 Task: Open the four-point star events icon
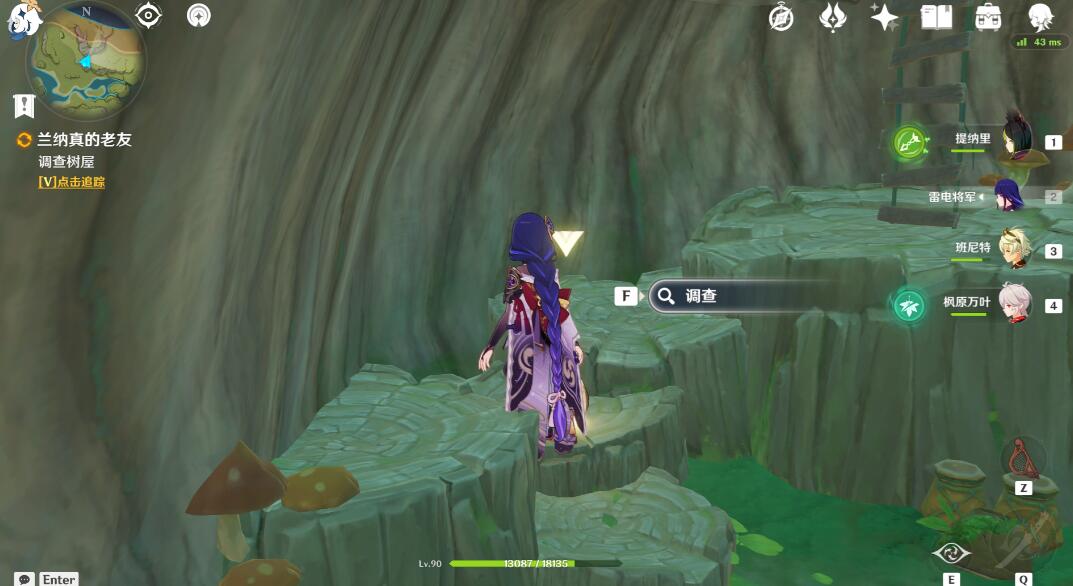point(885,17)
